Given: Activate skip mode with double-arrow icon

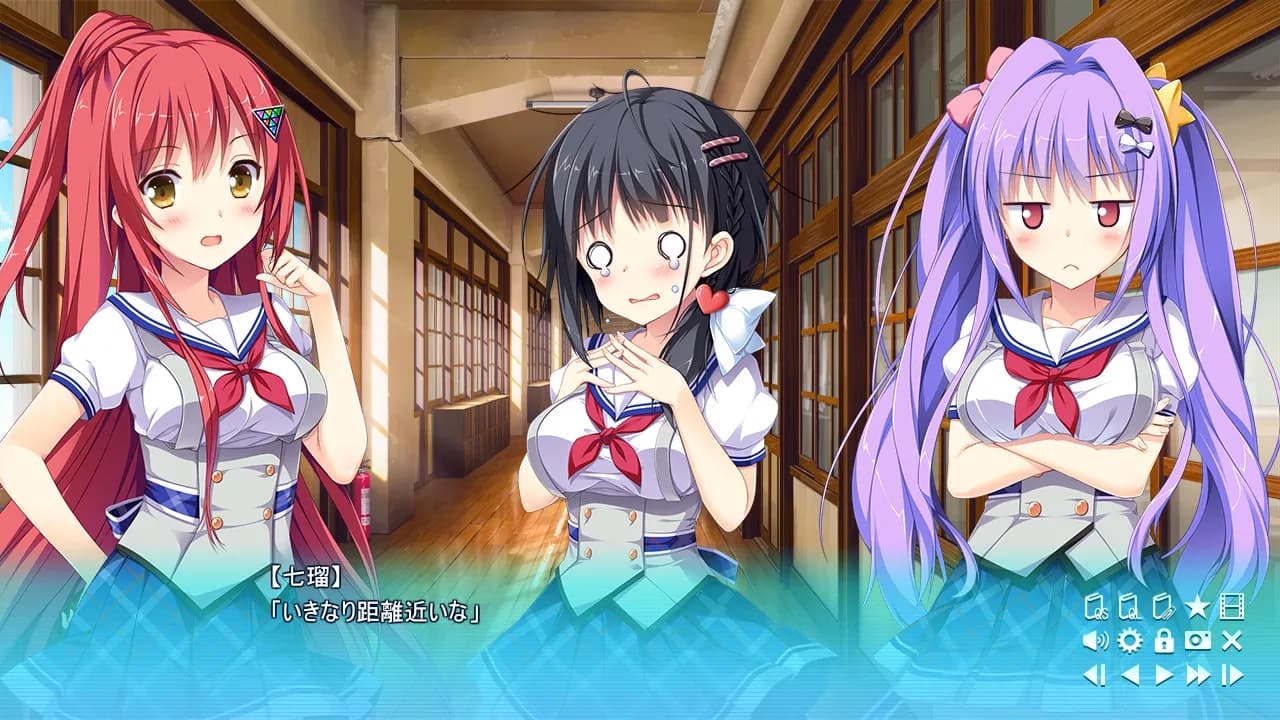Looking at the screenshot, I should pos(1197,674).
